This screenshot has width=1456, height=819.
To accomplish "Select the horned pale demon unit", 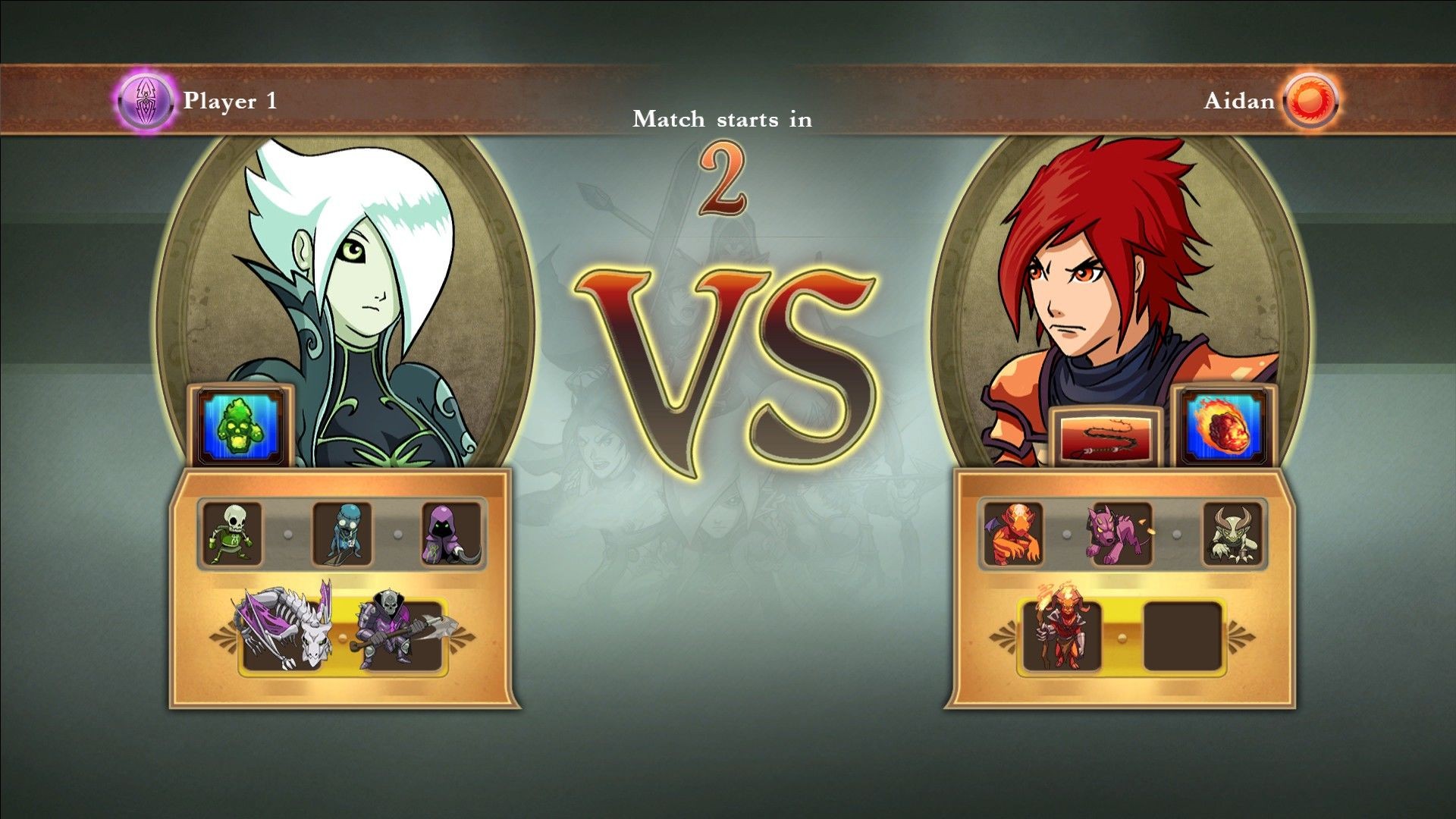I will click(x=1232, y=534).
